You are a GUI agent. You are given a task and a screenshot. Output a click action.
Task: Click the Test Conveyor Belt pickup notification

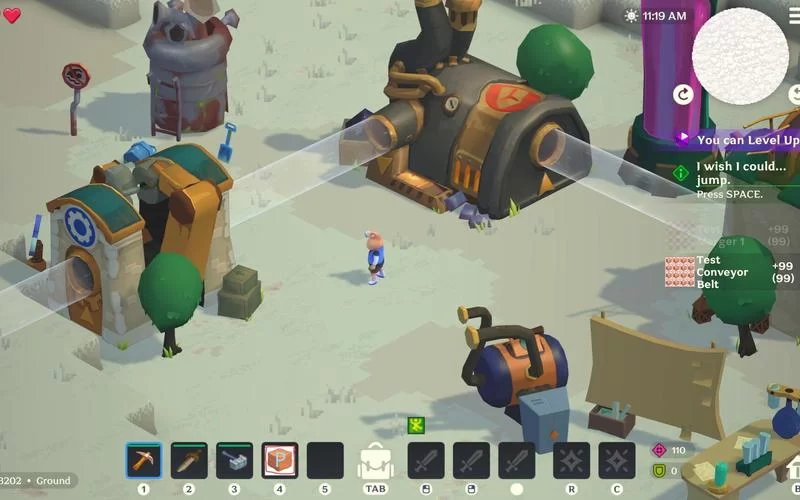[x=732, y=272]
